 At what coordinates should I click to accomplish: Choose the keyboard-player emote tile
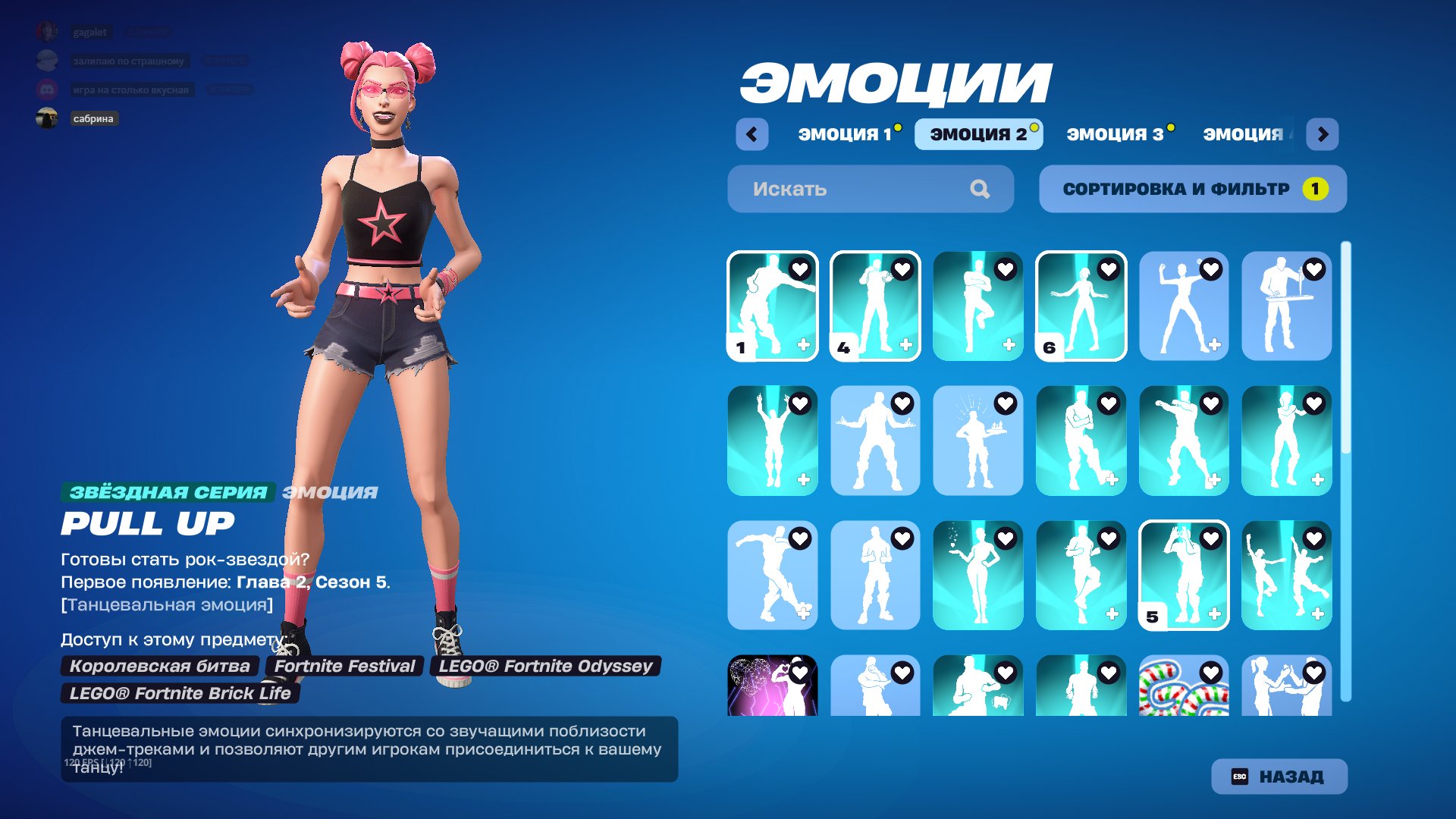1286,306
